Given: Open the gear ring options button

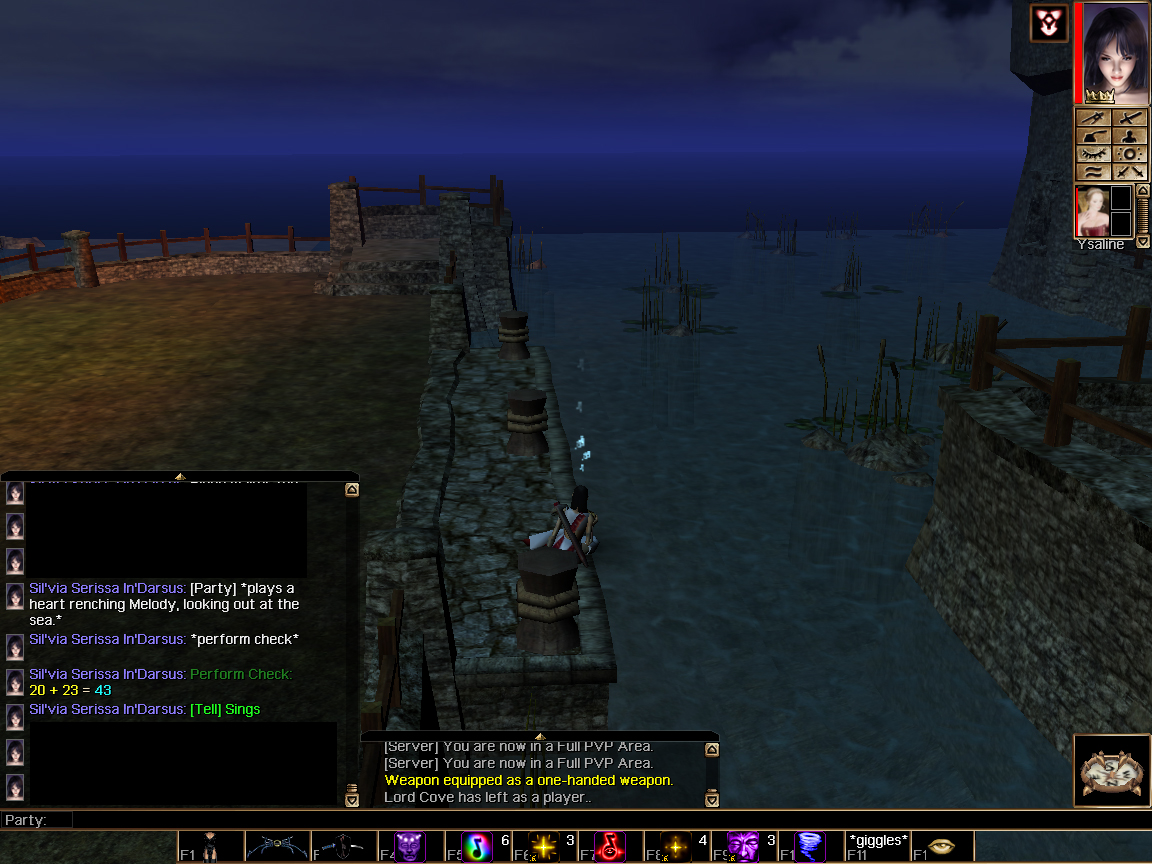Looking at the screenshot, I should tap(1130, 154).
